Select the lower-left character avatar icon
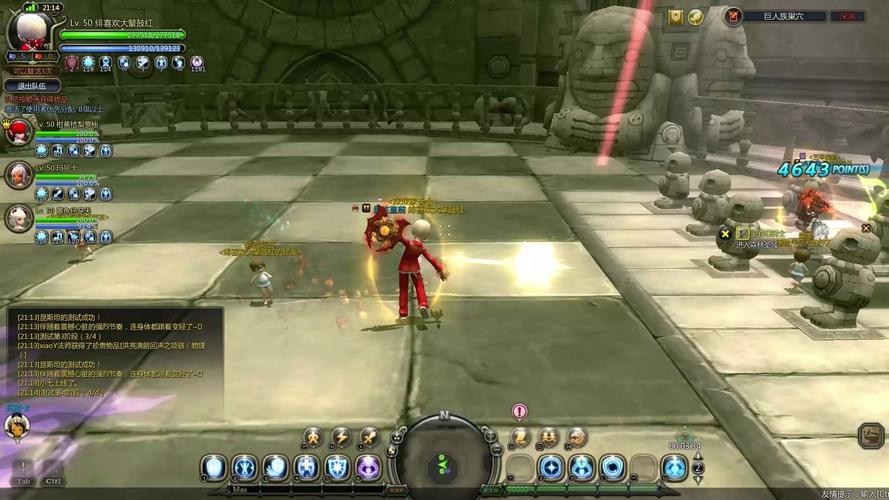This screenshot has height=500, width=889. point(17,426)
